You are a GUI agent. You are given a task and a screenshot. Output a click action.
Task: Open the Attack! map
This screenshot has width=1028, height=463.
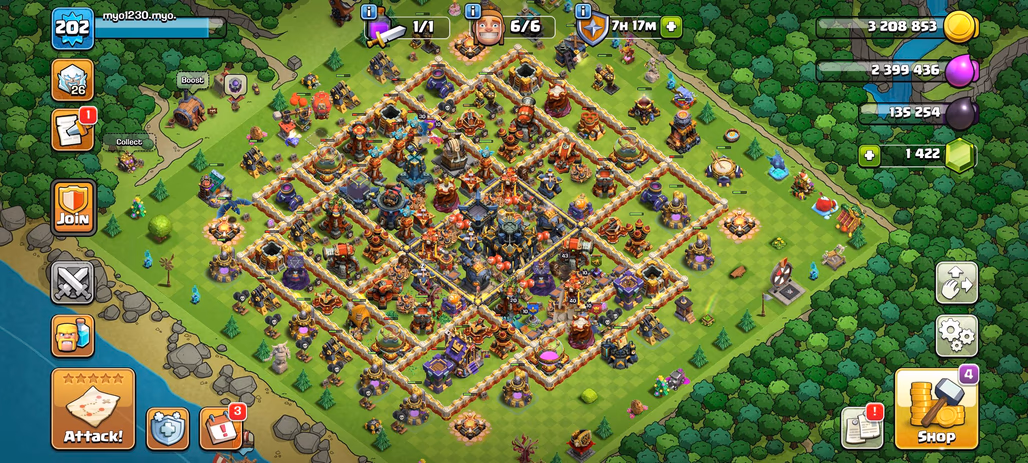pos(93,408)
